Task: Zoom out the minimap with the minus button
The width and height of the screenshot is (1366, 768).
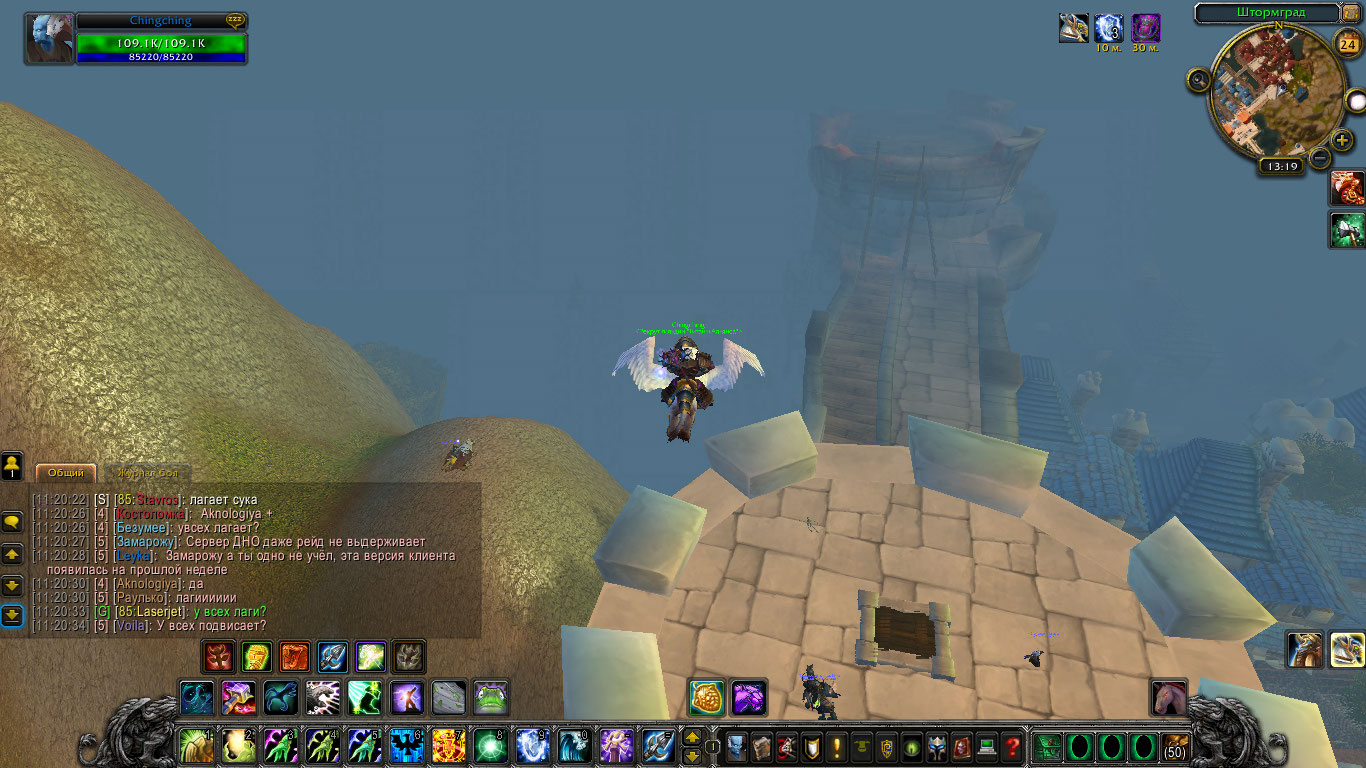Action: [1320, 157]
